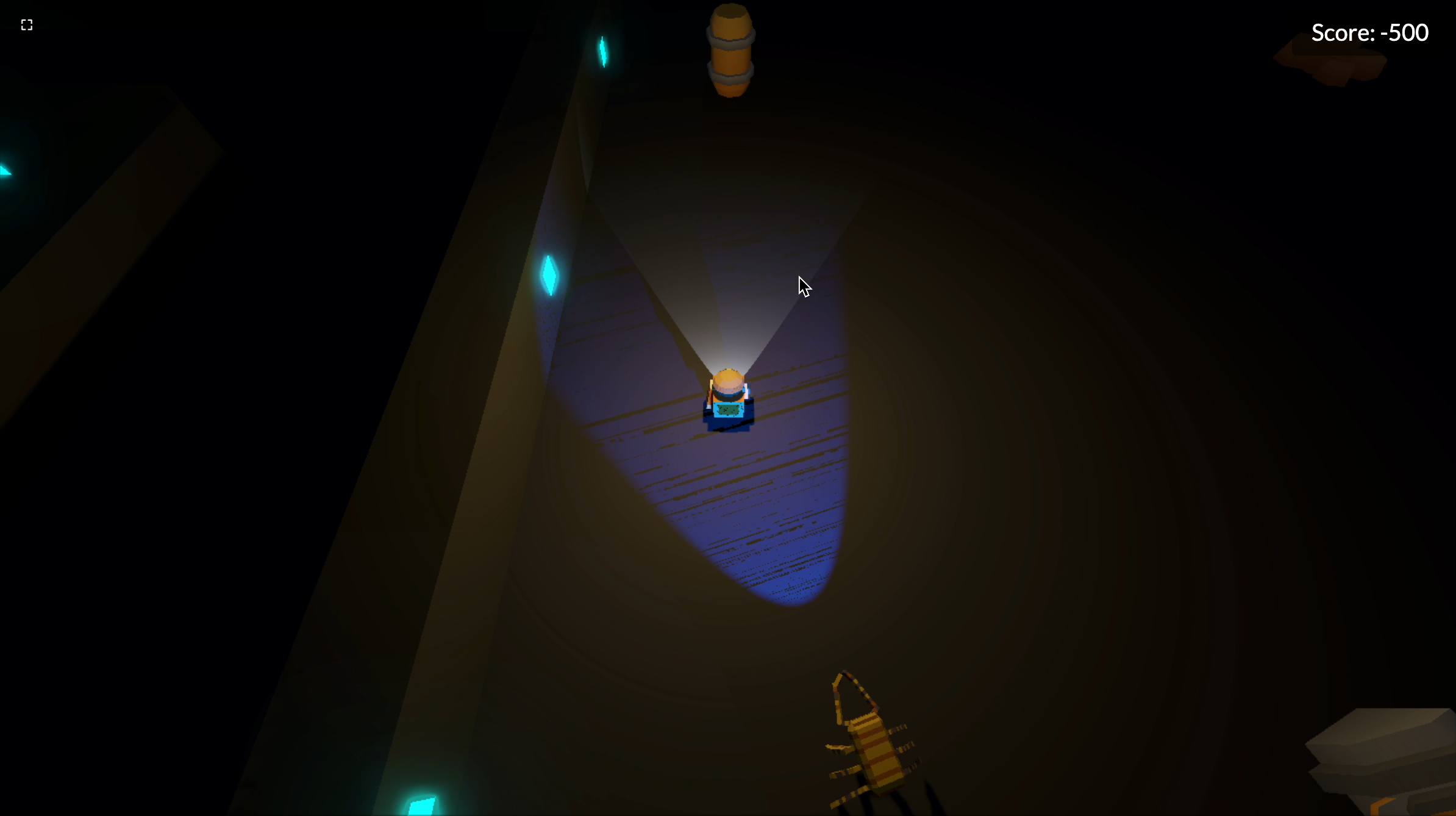
Task: Toggle fullscreen mode using the corner brackets
Action: (x=26, y=24)
